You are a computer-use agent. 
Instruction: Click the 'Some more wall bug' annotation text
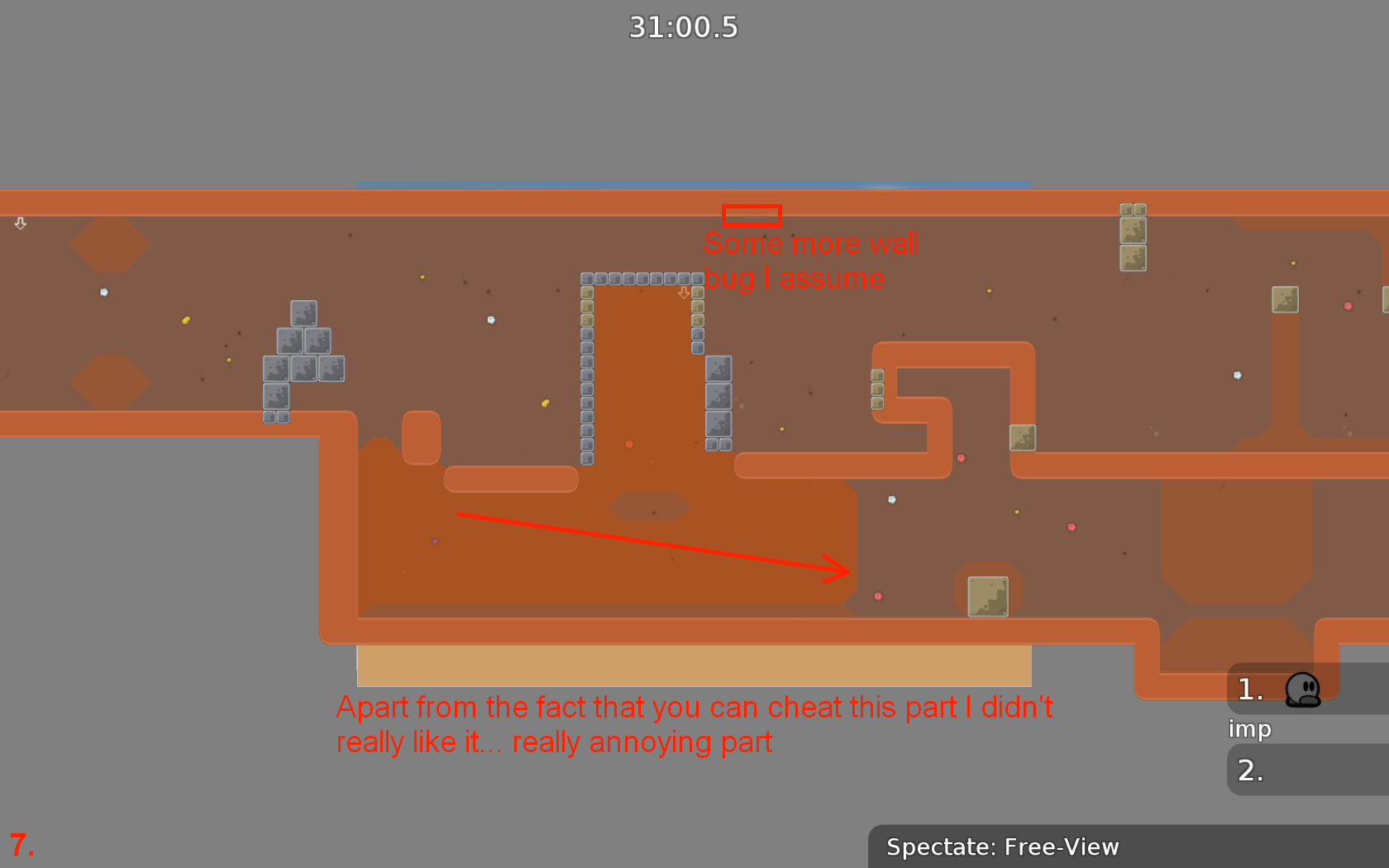point(811,260)
